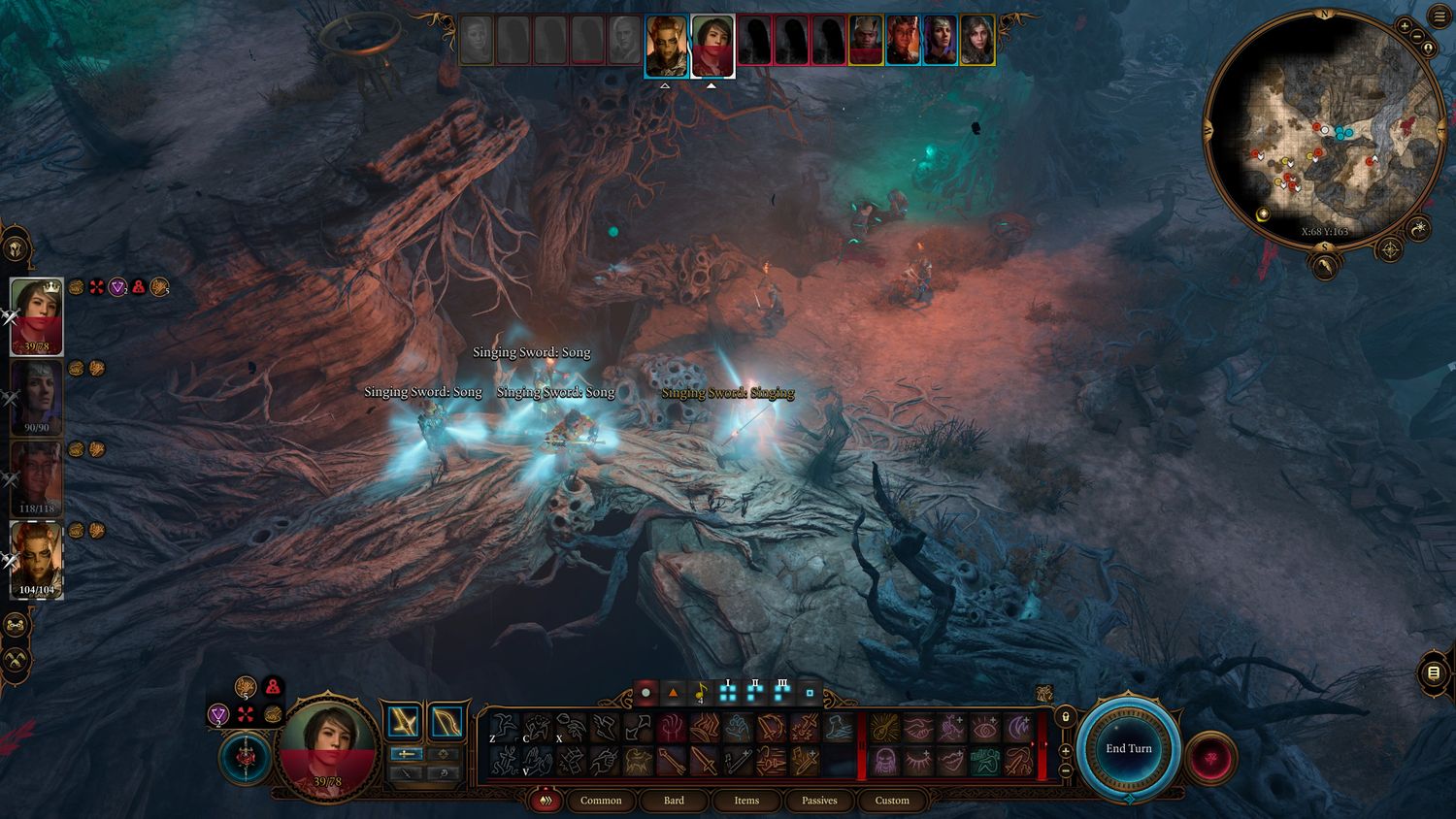Screen dimensions: 1456x819
Task: Select the Passives hotbar tab
Action: (819, 801)
